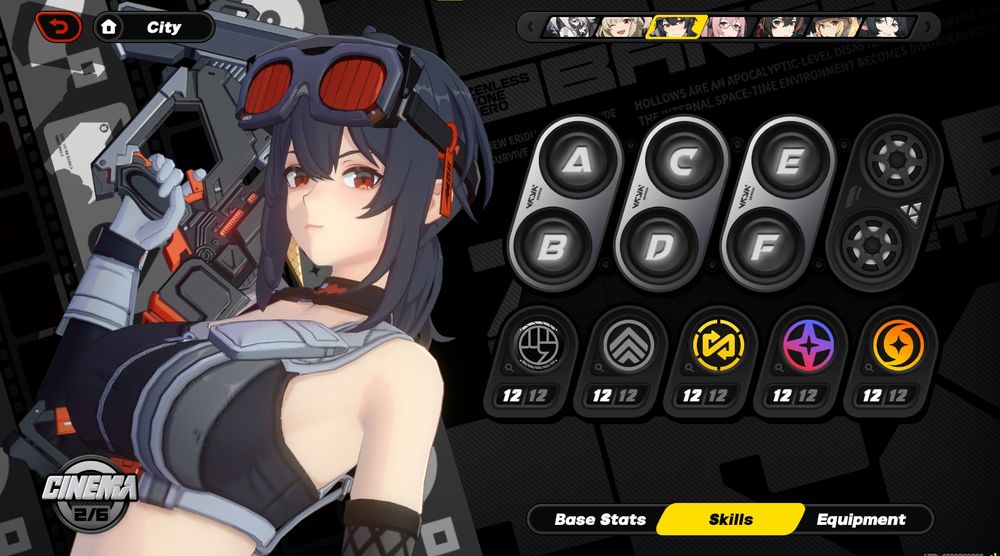Switch to the Base Stats tab
The width and height of the screenshot is (1000, 556).
pos(600,519)
